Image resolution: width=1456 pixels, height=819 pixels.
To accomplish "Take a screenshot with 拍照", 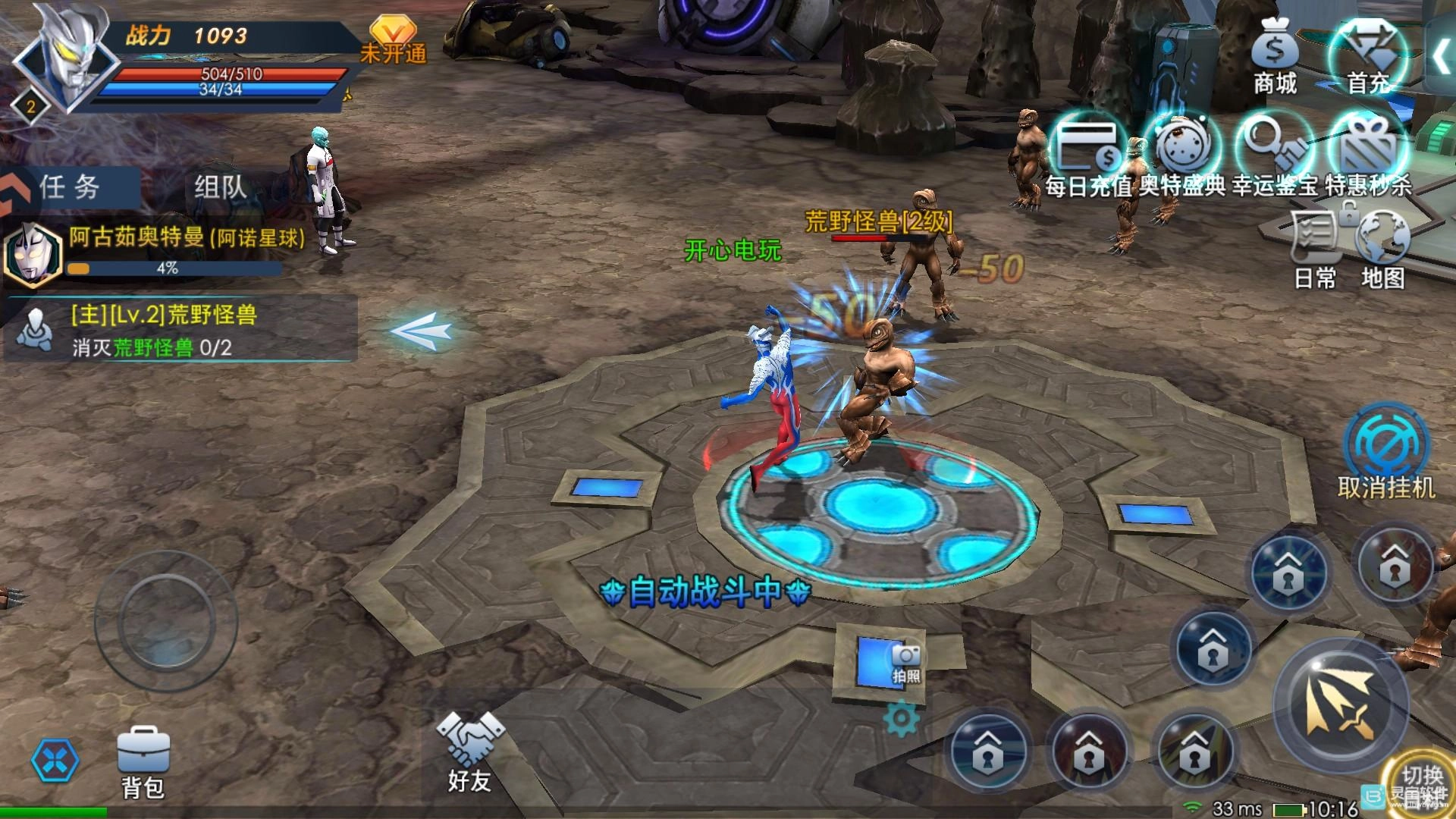I will [905, 662].
